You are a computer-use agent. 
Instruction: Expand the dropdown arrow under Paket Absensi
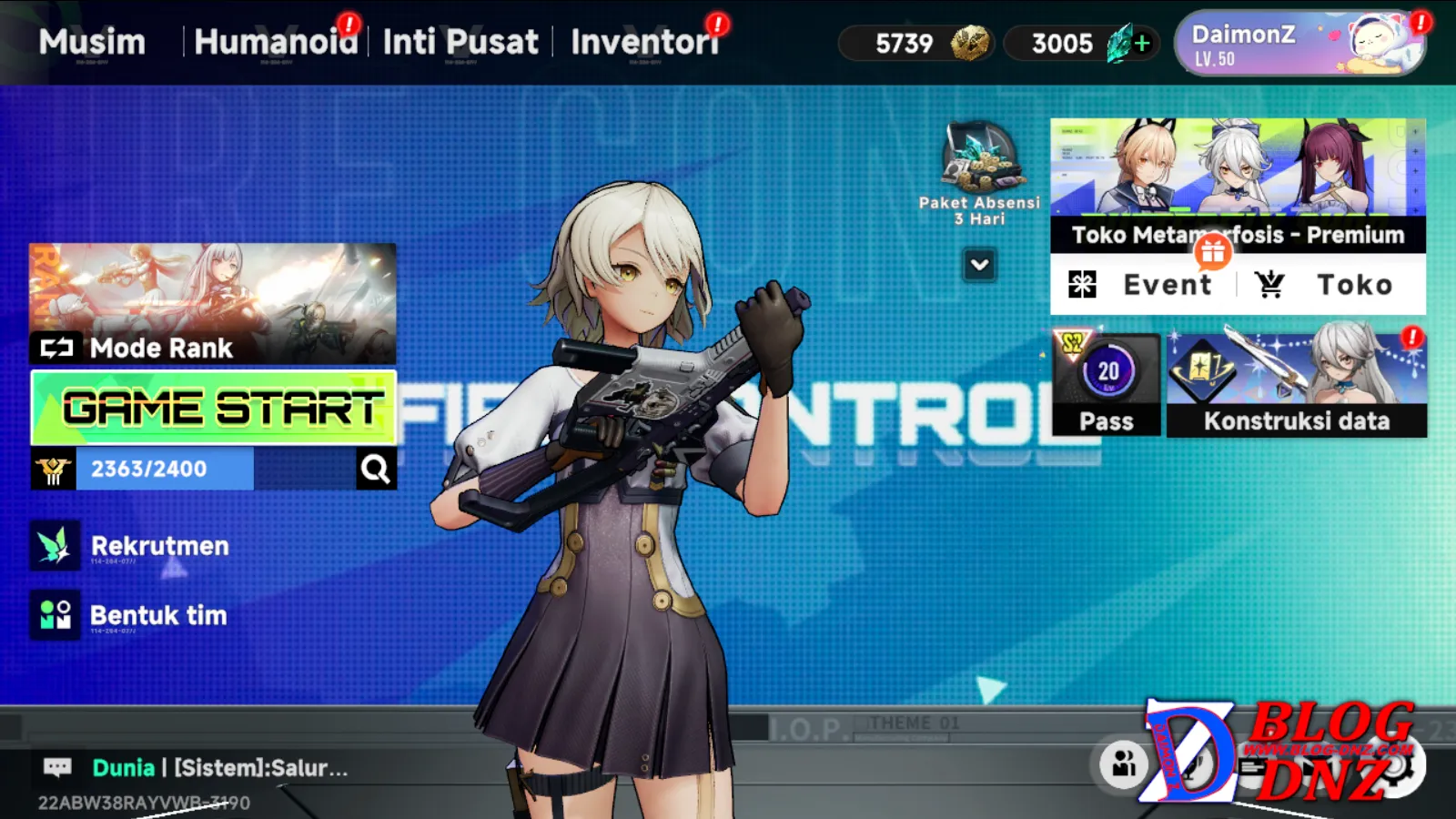coord(980,265)
